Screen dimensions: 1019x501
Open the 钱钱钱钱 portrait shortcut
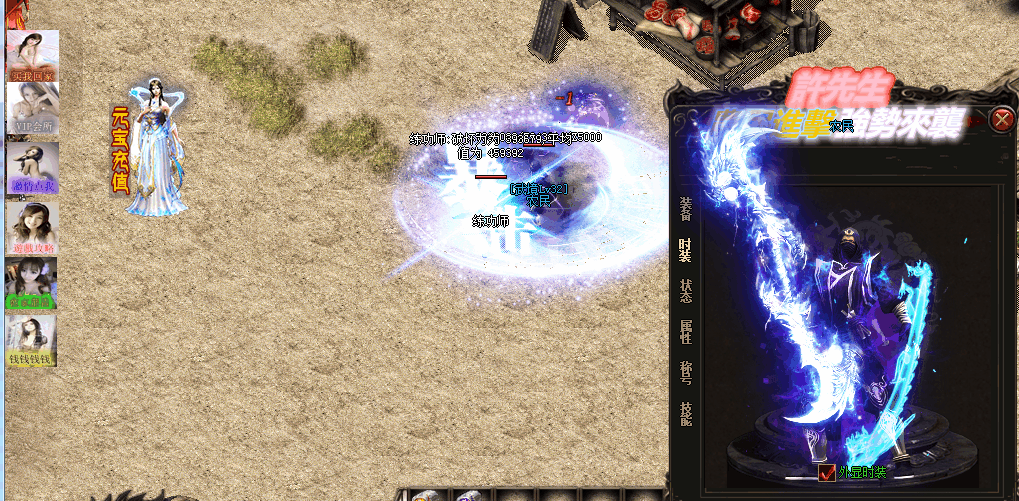pos(32,341)
